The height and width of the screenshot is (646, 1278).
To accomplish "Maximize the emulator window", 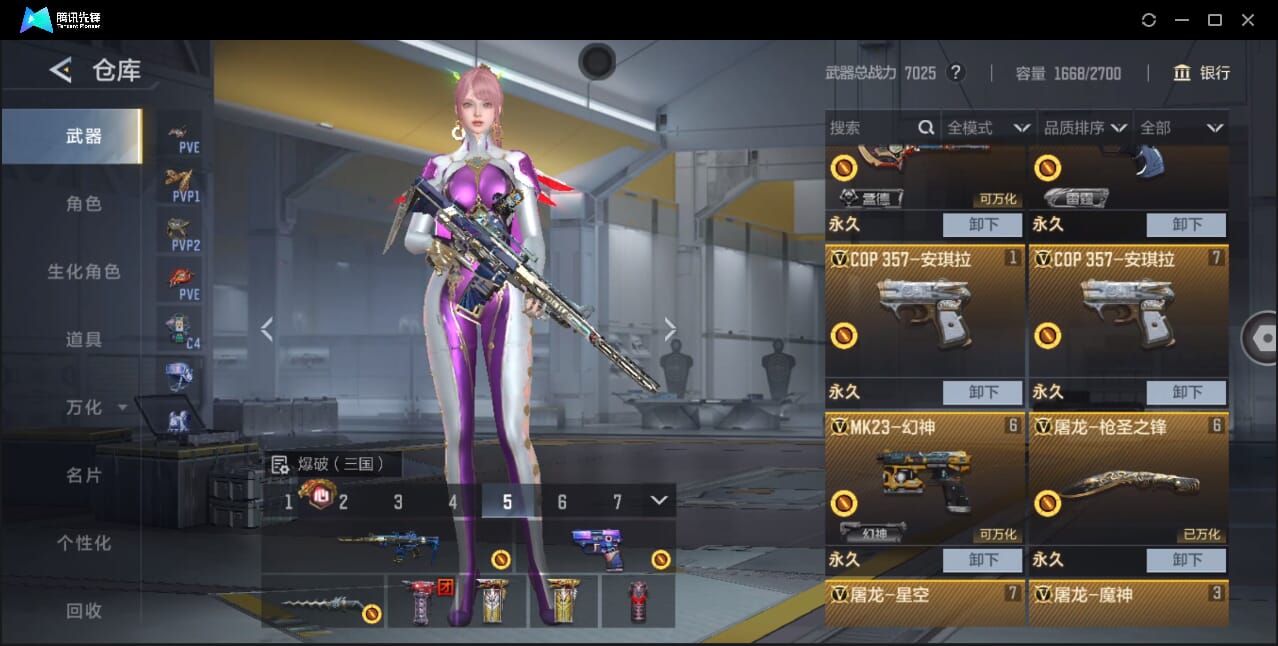I will pos(1215,20).
